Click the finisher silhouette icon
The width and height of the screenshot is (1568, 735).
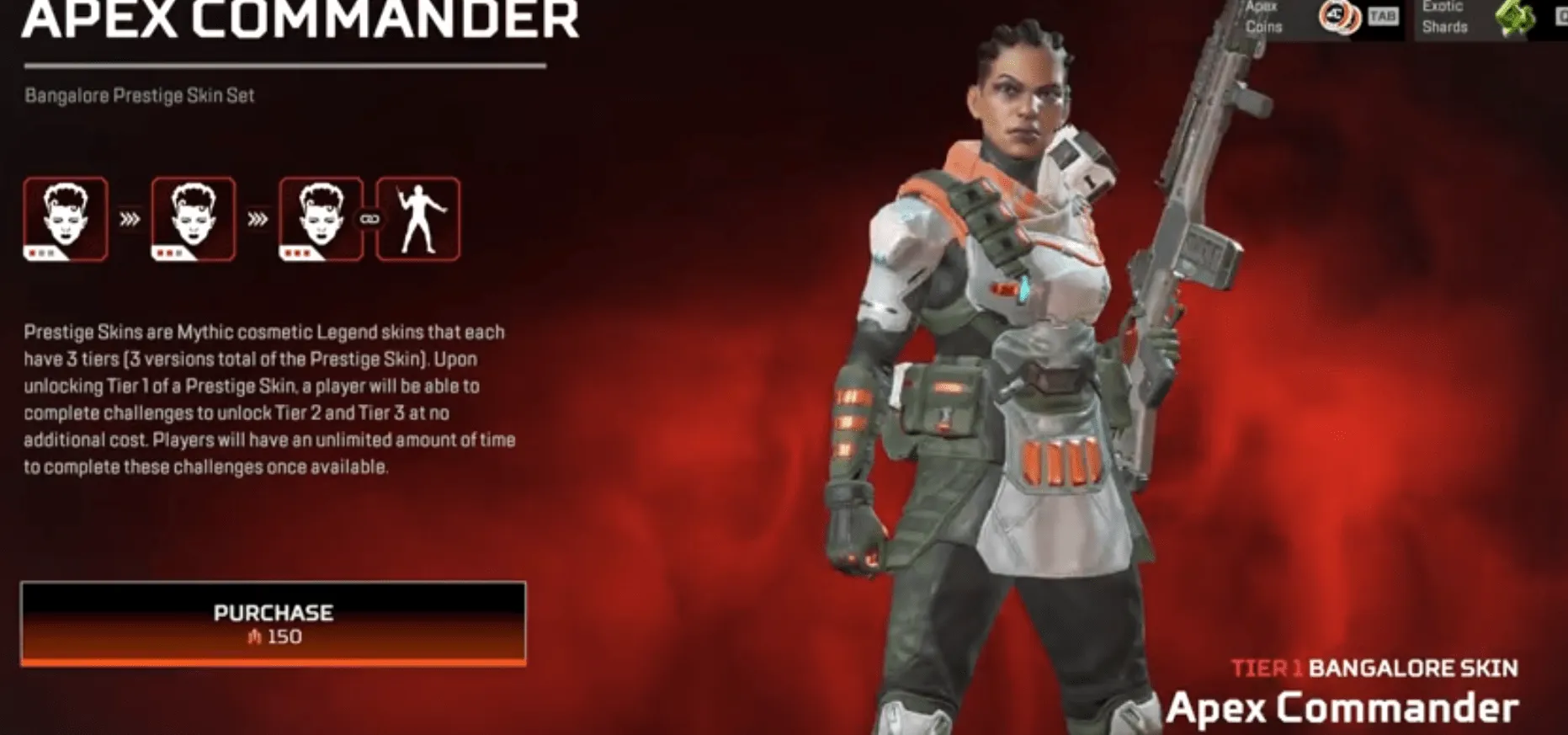click(x=419, y=219)
